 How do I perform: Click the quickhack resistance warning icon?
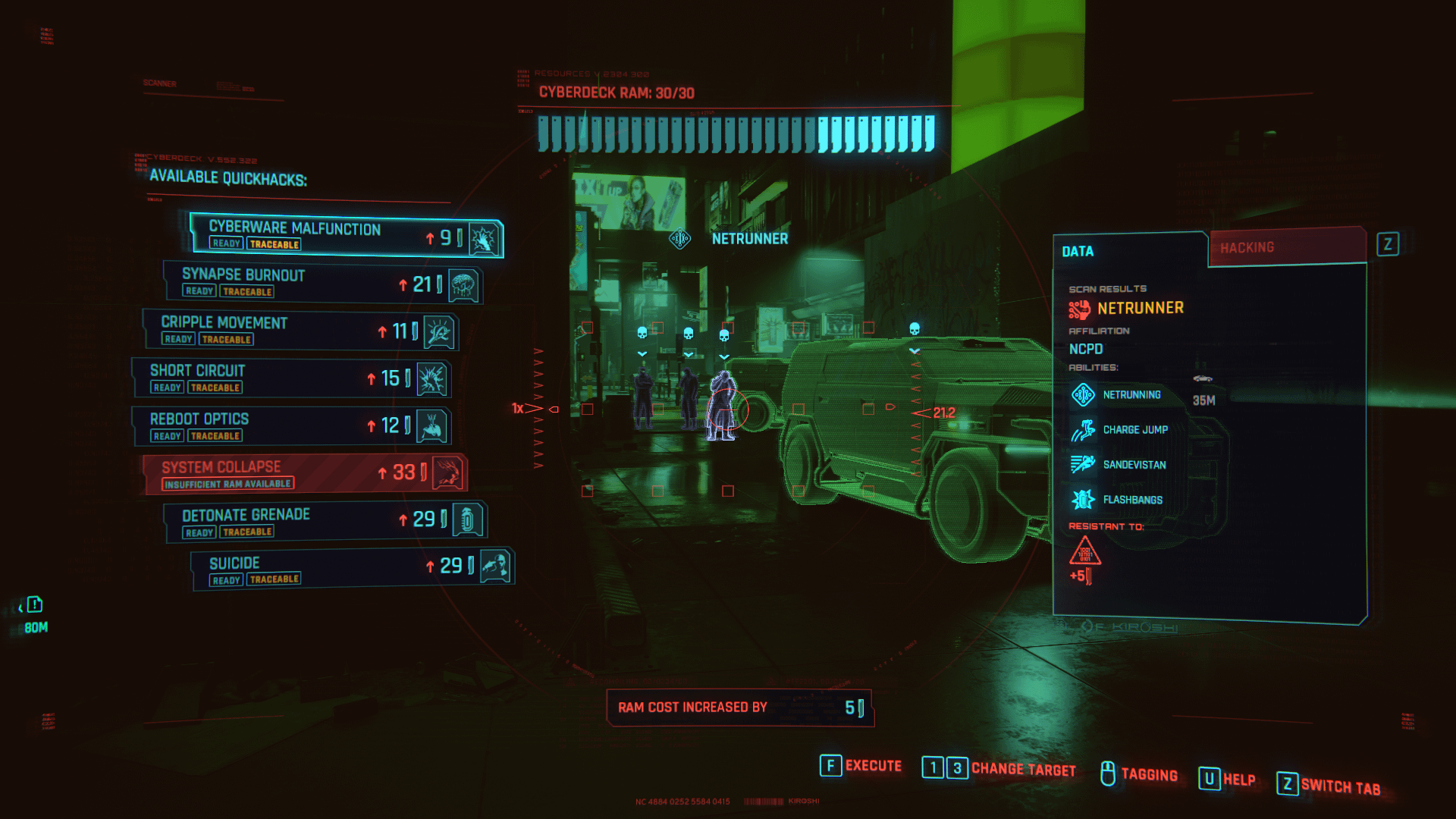click(1084, 551)
